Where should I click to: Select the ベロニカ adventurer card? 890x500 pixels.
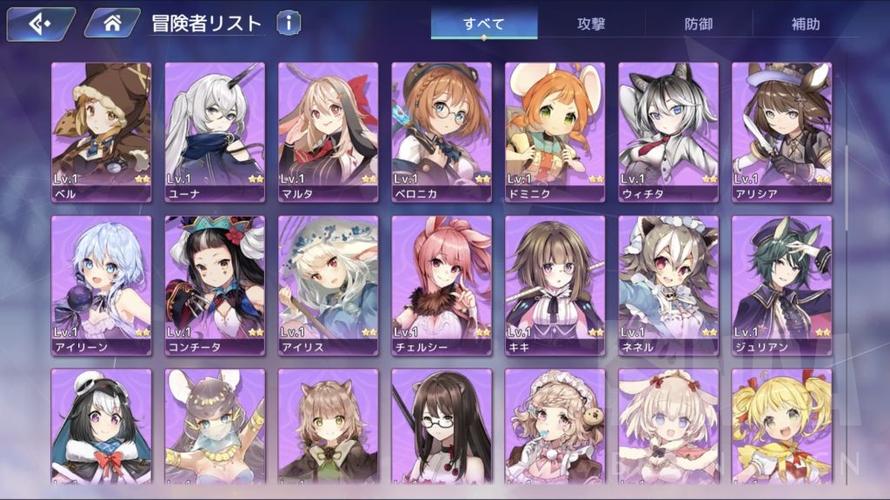pos(441,132)
